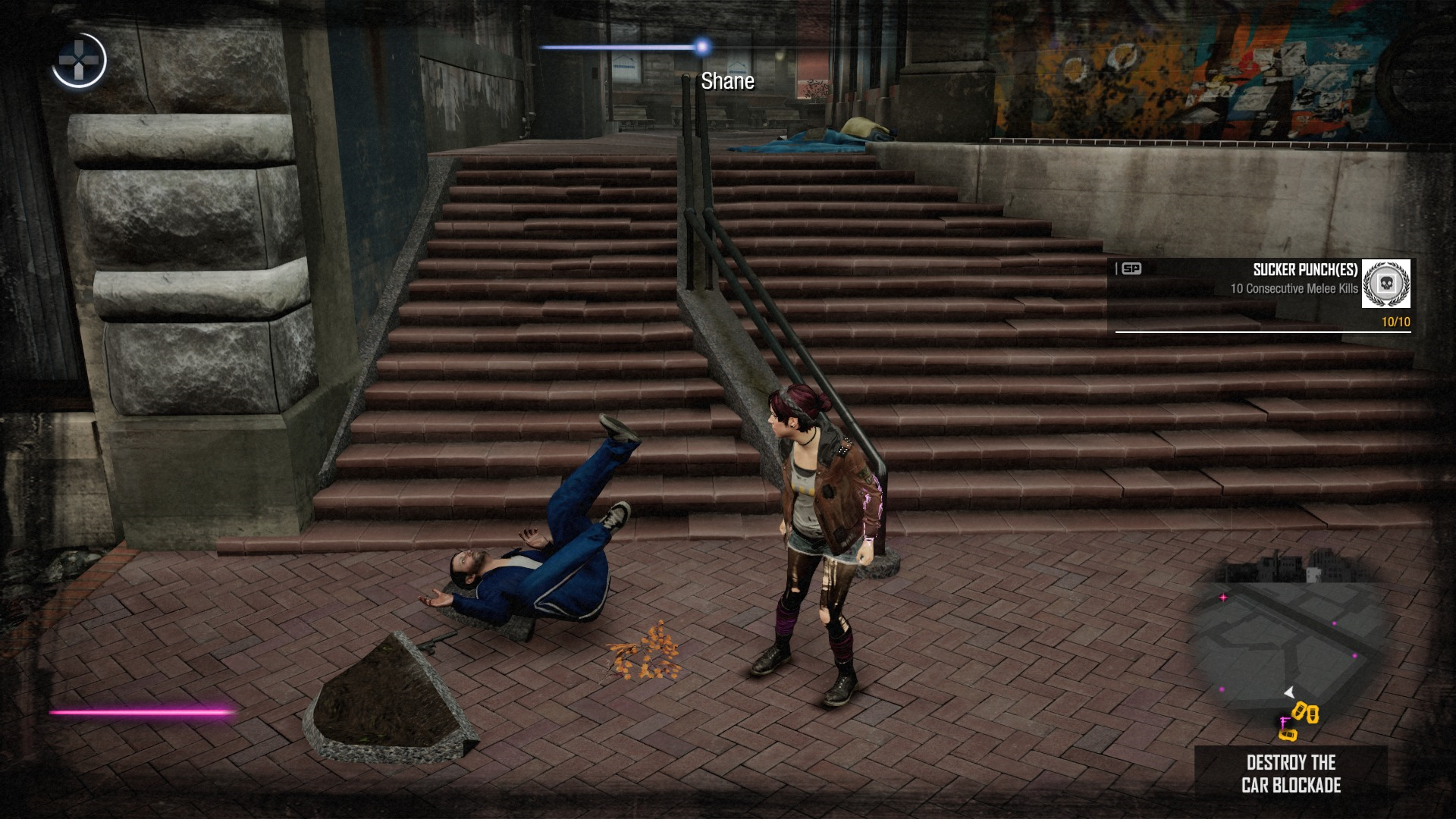Click the D-pad indicator icon
This screenshot has height=819, width=1456.
click(79, 60)
